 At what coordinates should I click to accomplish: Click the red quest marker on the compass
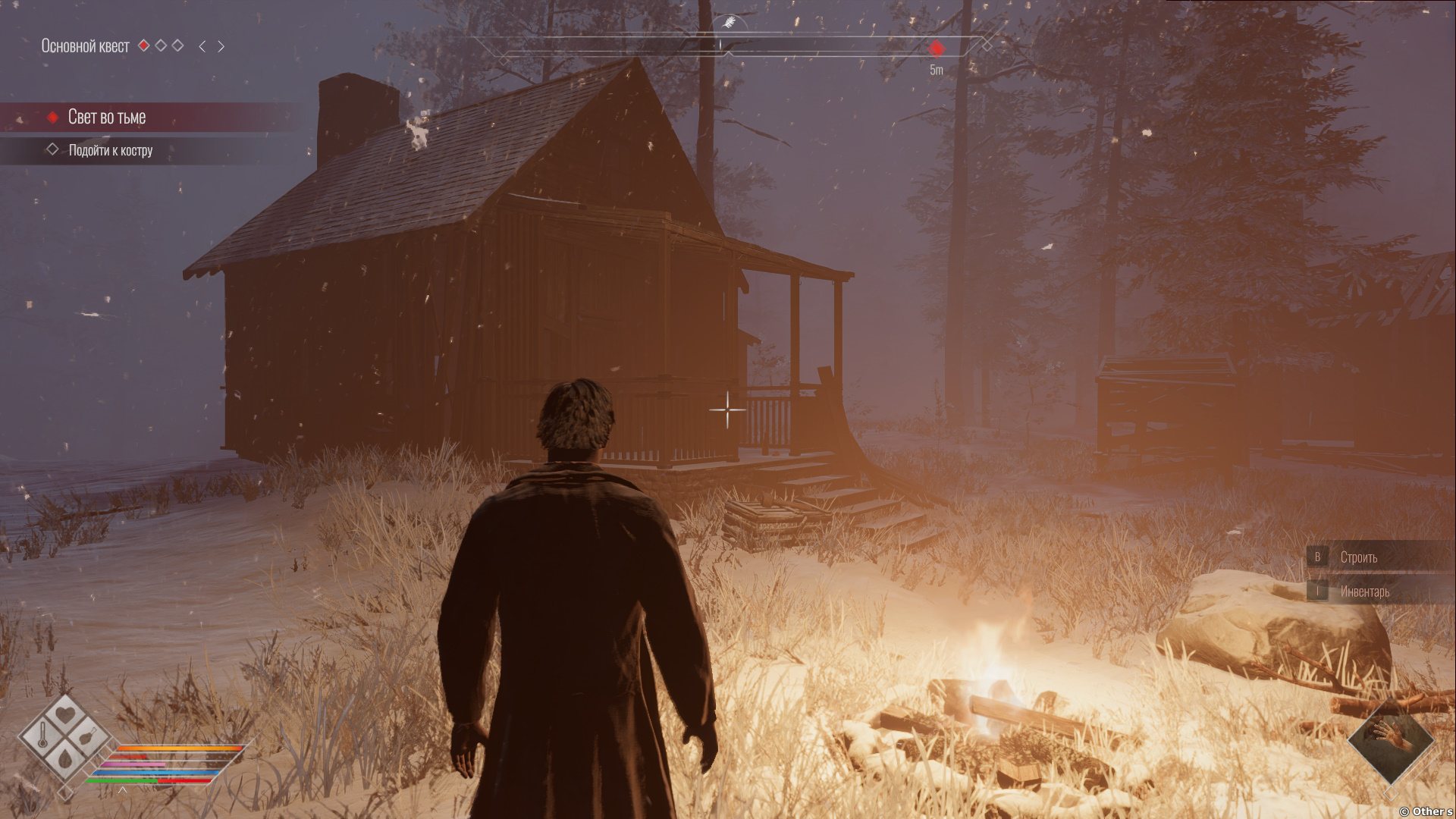coord(937,49)
